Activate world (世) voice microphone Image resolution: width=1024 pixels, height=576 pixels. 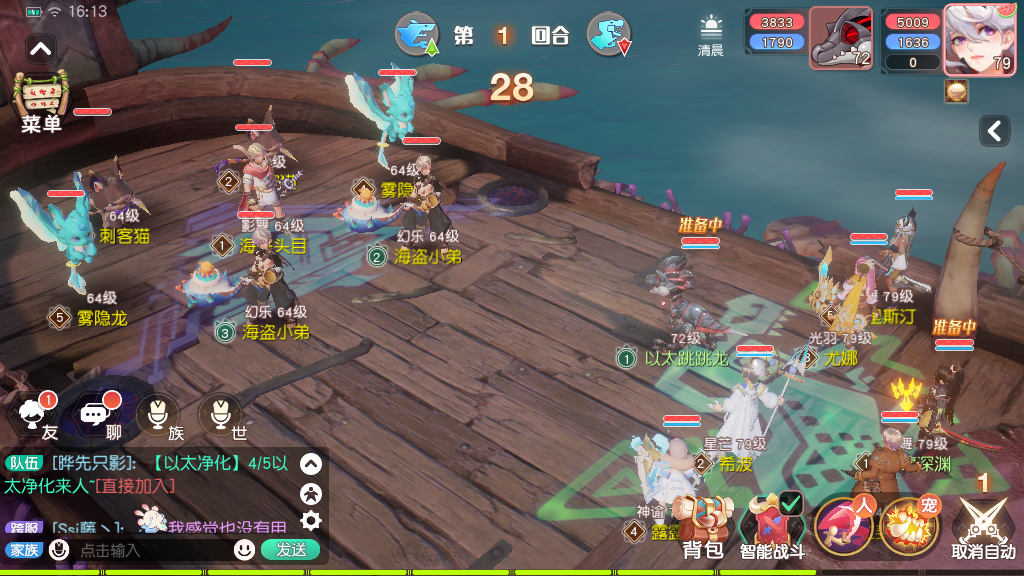[220, 416]
